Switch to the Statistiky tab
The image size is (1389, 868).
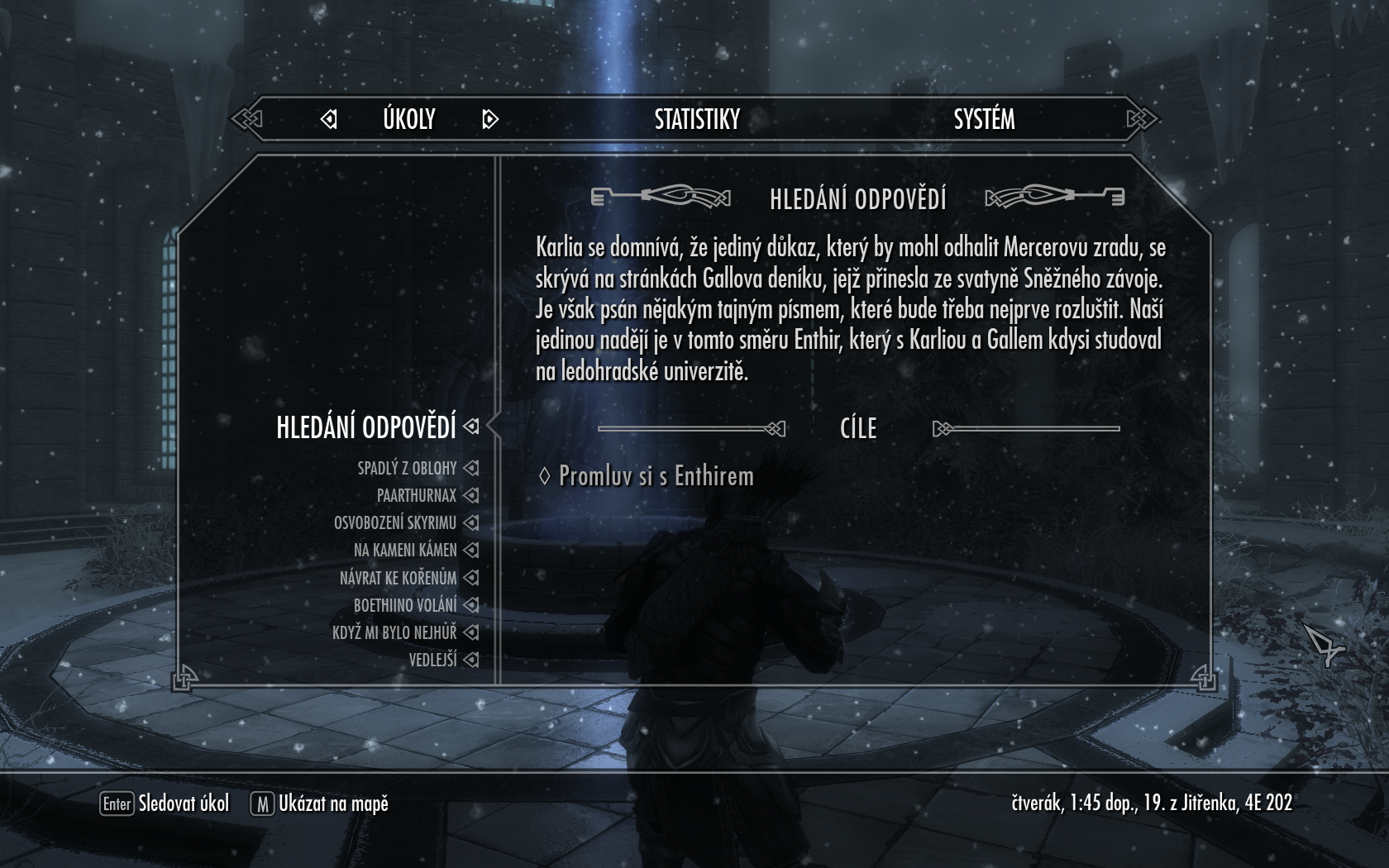pyautogui.click(x=697, y=120)
